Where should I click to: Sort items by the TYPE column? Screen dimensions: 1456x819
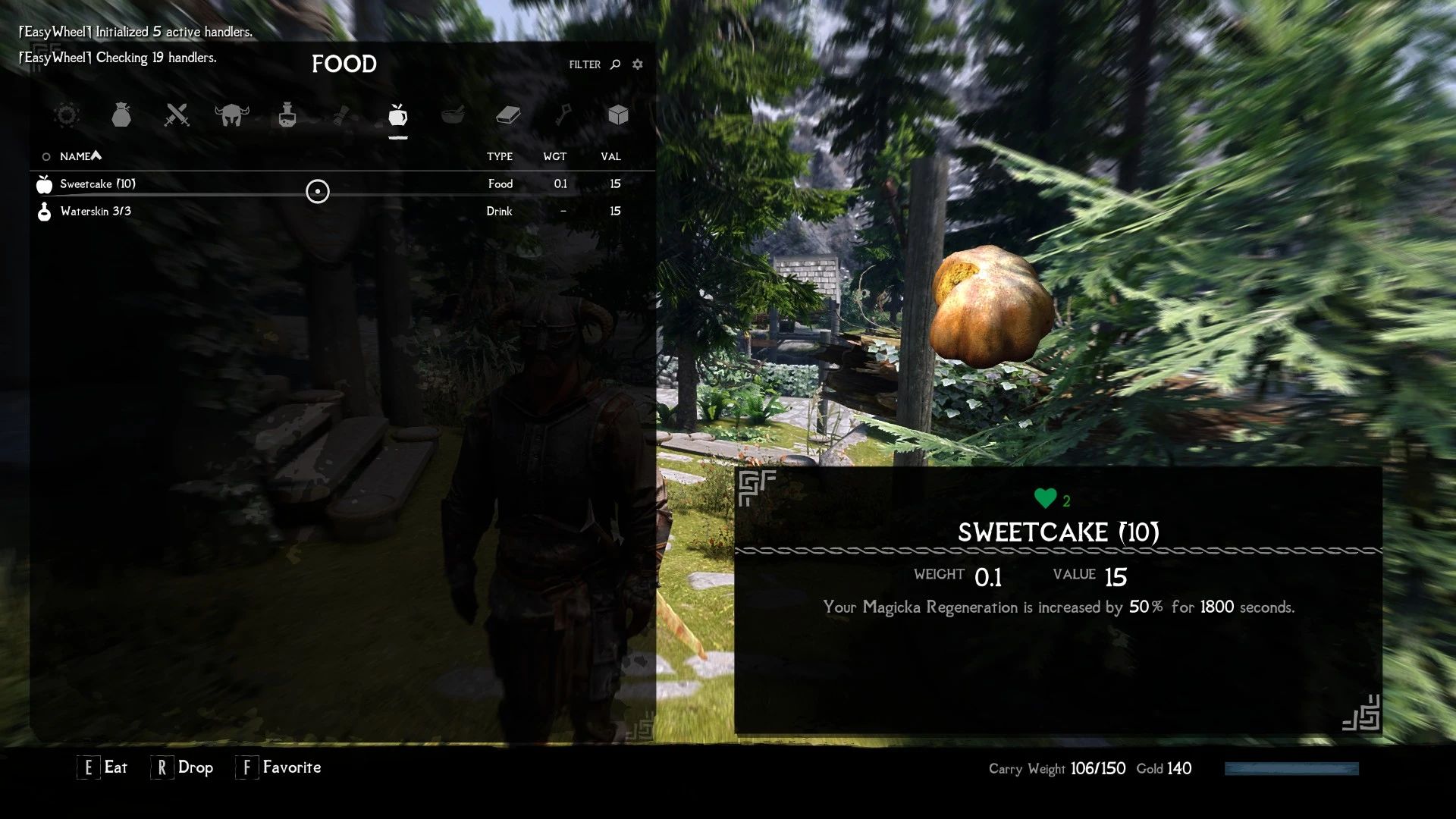click(500, 156)
